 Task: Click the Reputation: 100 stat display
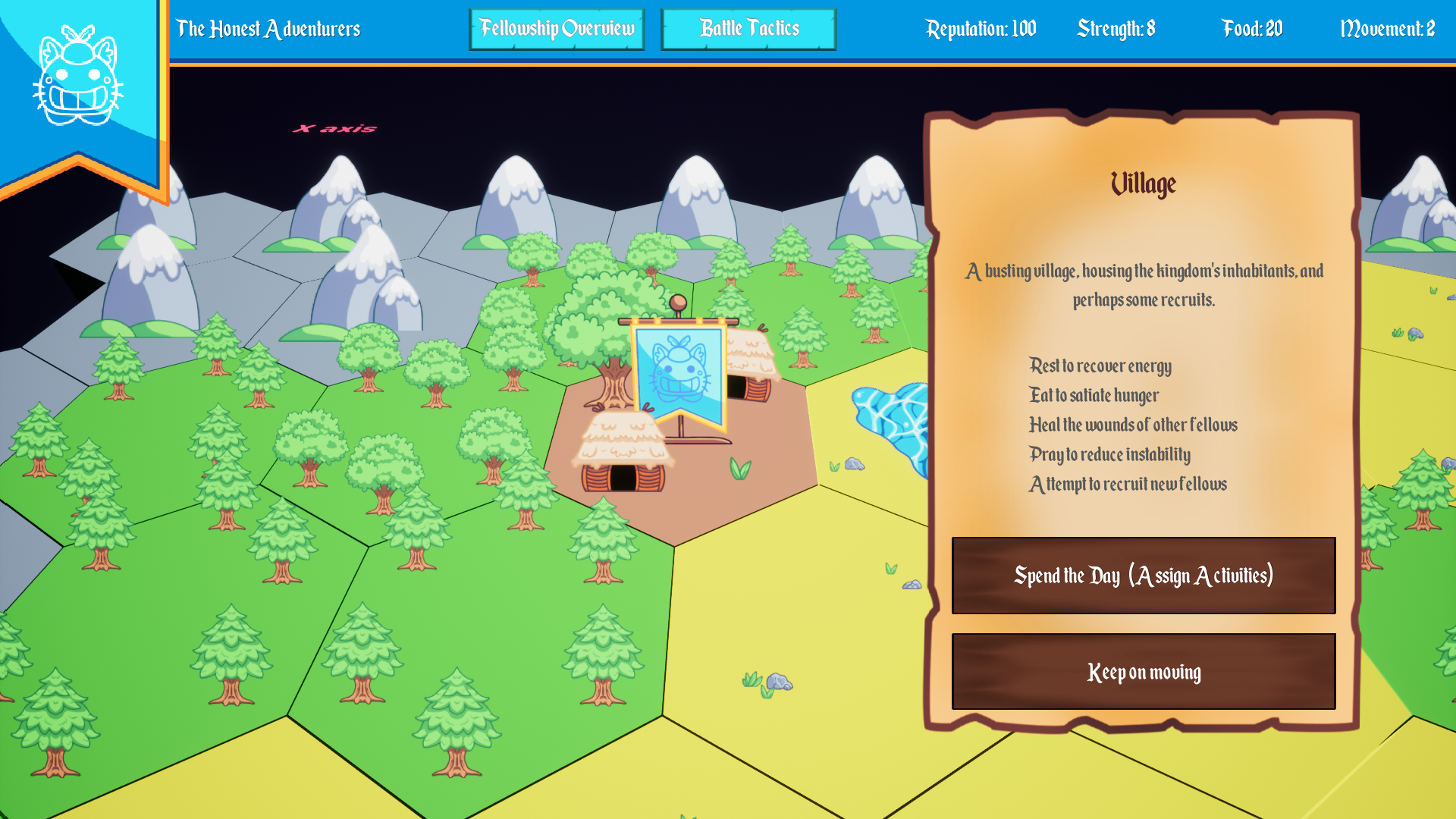[x=981, y=29]
